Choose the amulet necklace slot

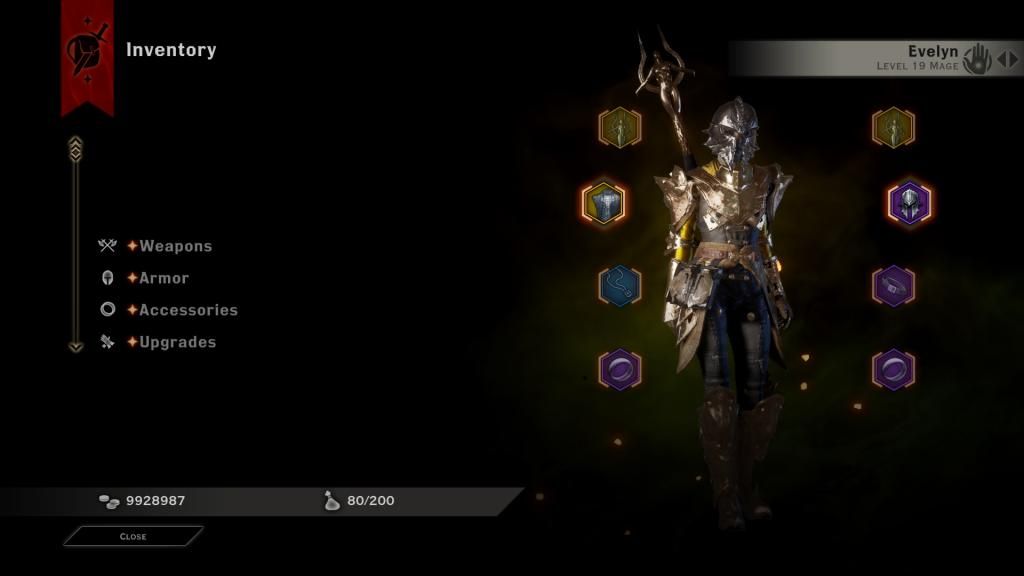tap(619, 285)
